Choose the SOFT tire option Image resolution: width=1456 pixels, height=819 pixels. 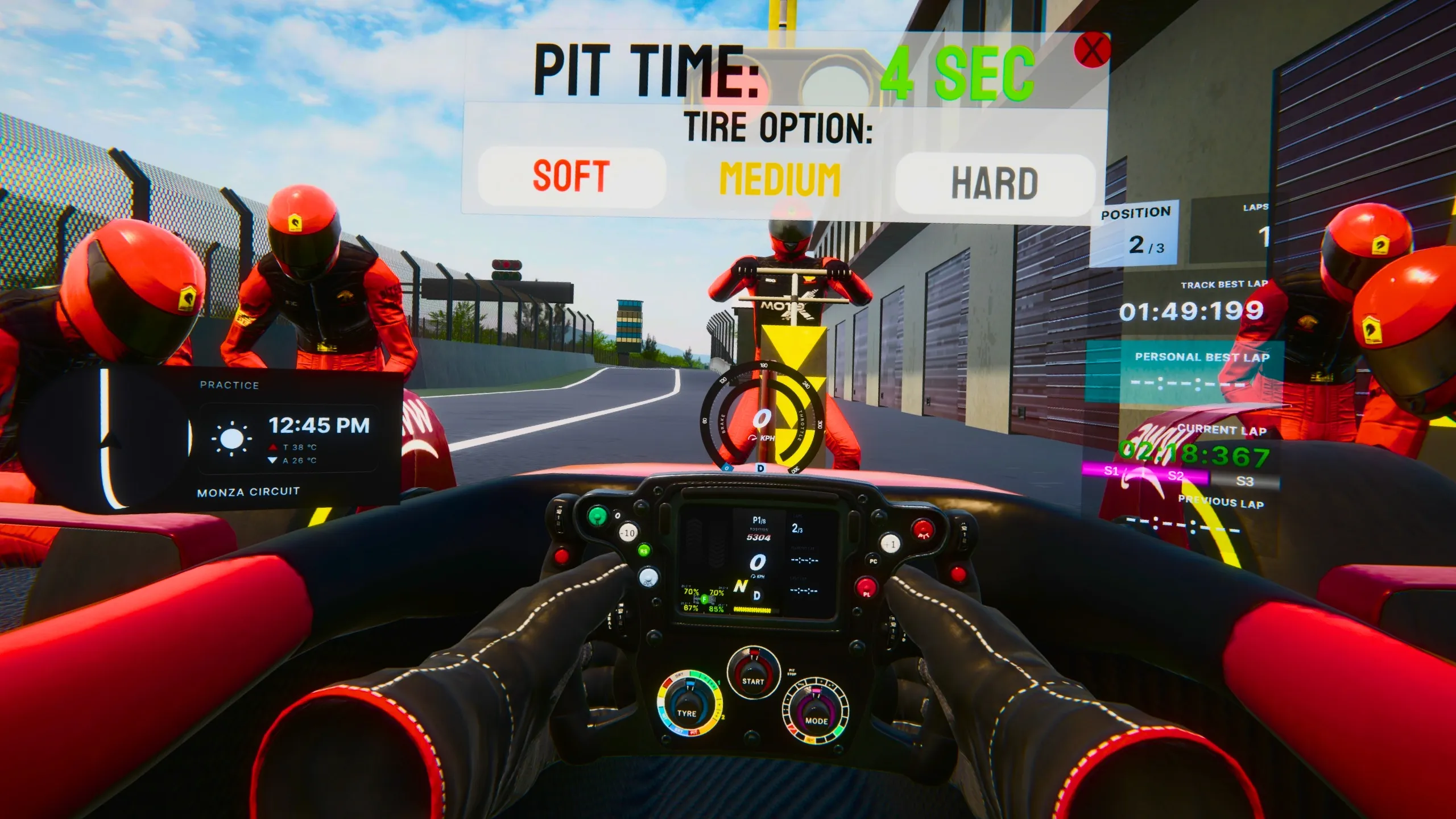(x=572, y=176)
